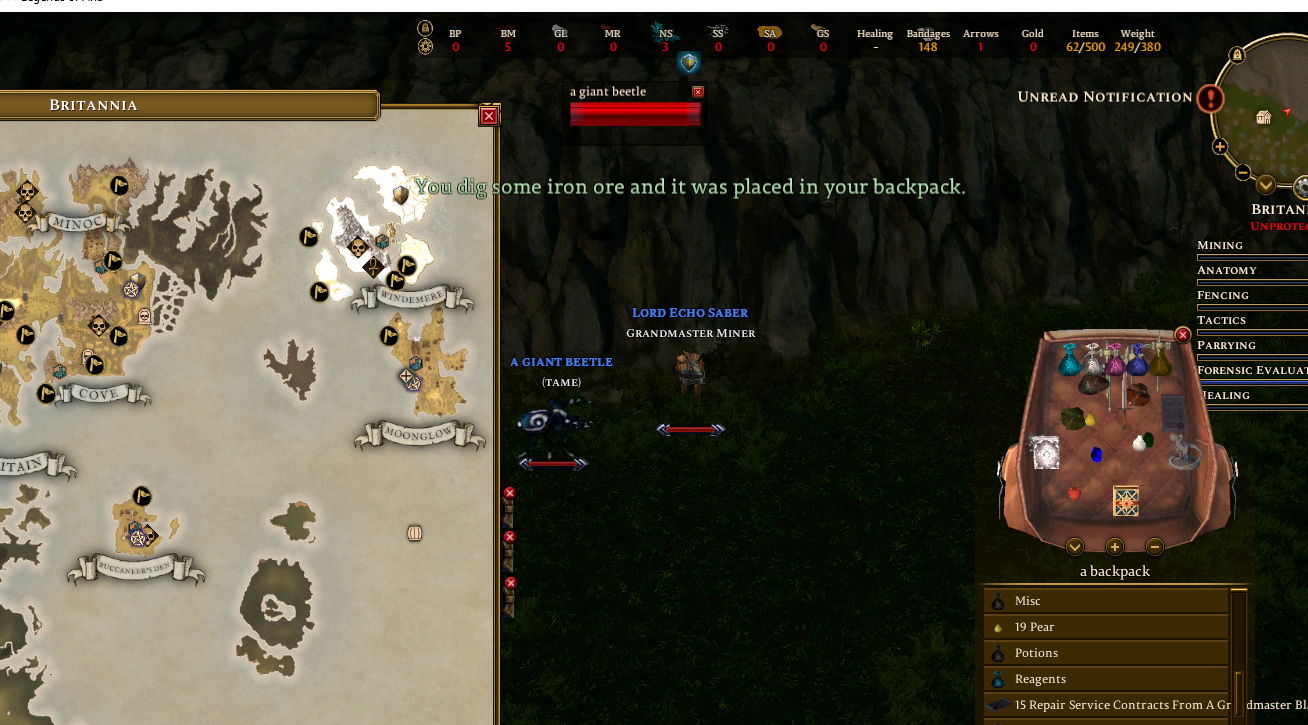The image size is (1308, 725).
Task: Select the Windemere banner on the map
Action: (x=411, y=297)
